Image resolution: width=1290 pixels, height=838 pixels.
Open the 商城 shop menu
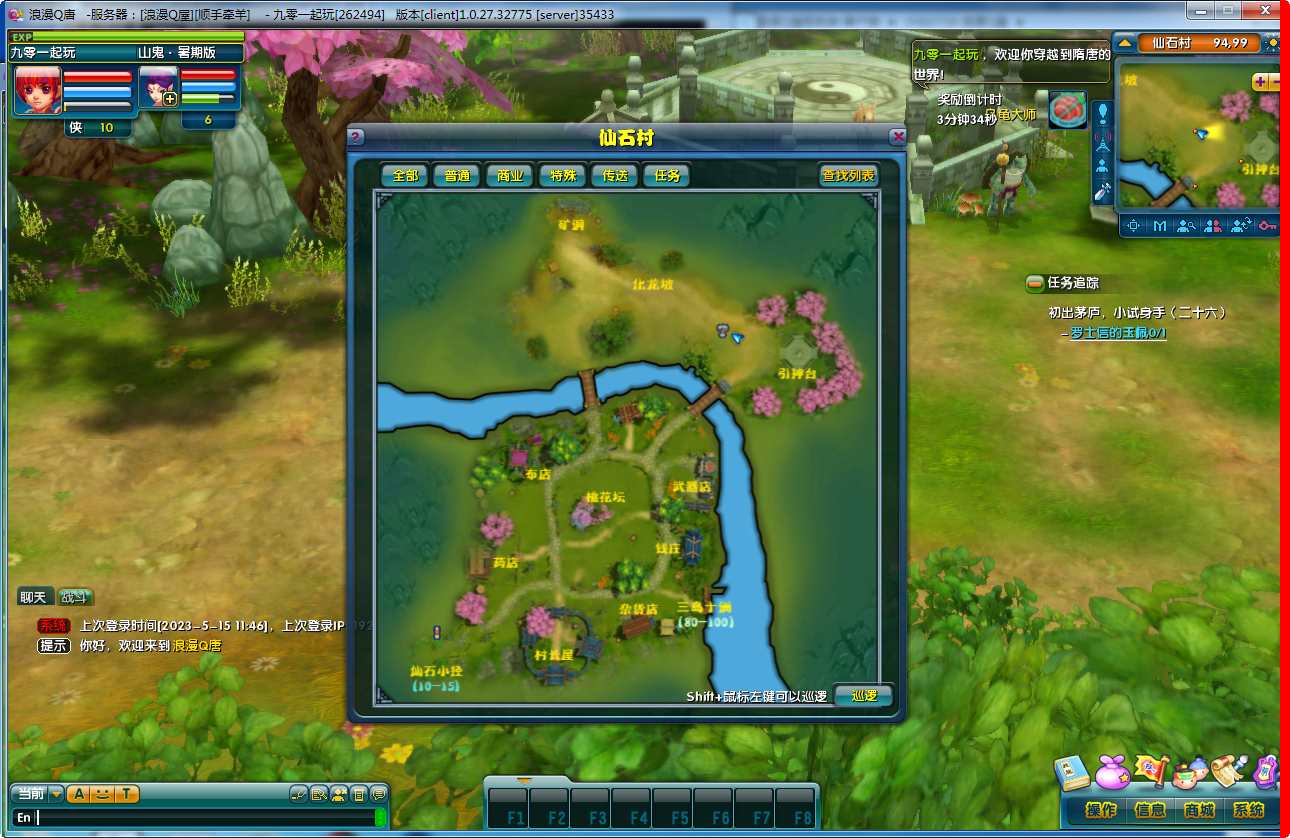[1199, 810]
